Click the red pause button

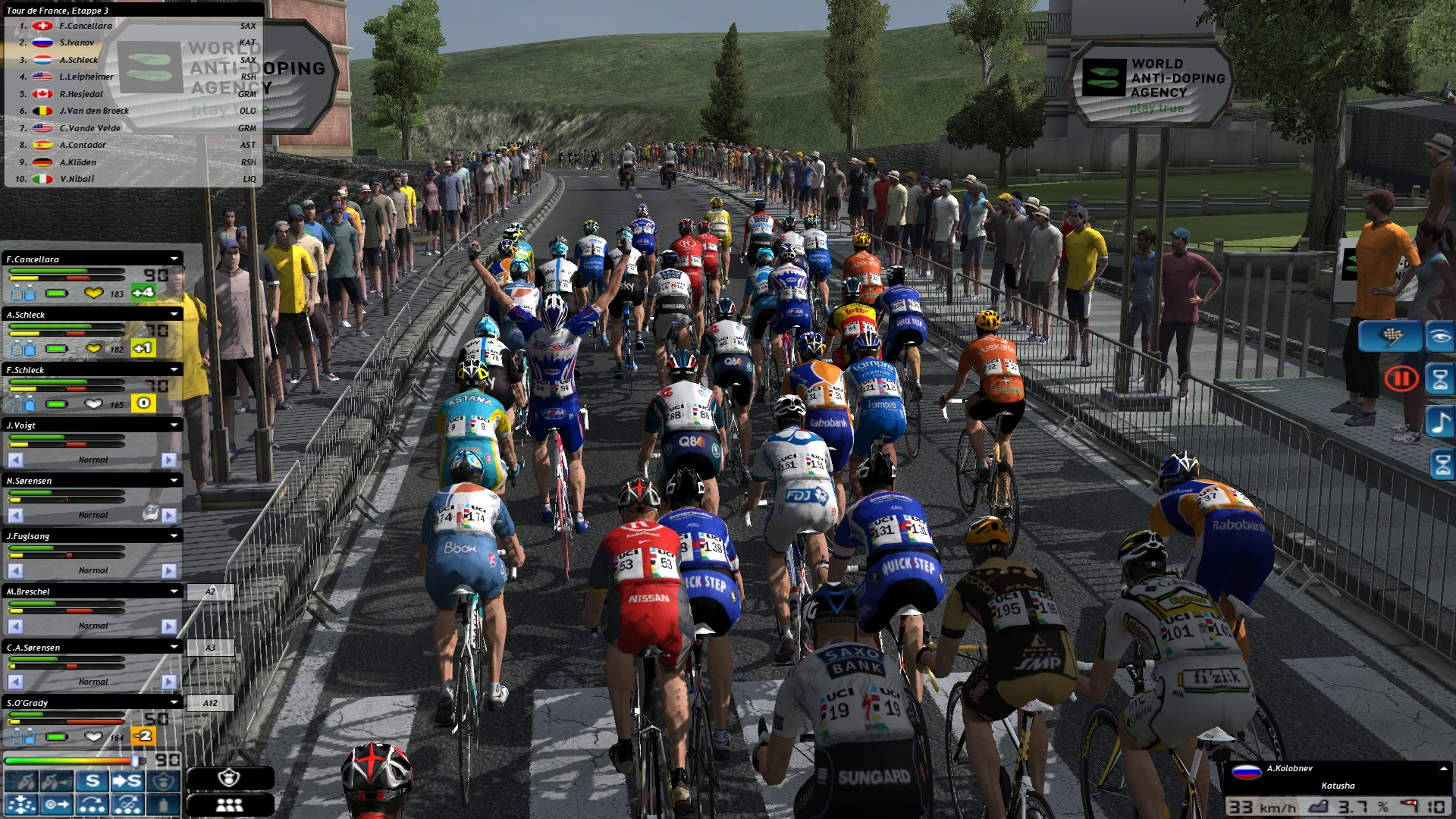[x=1401, y=378]
